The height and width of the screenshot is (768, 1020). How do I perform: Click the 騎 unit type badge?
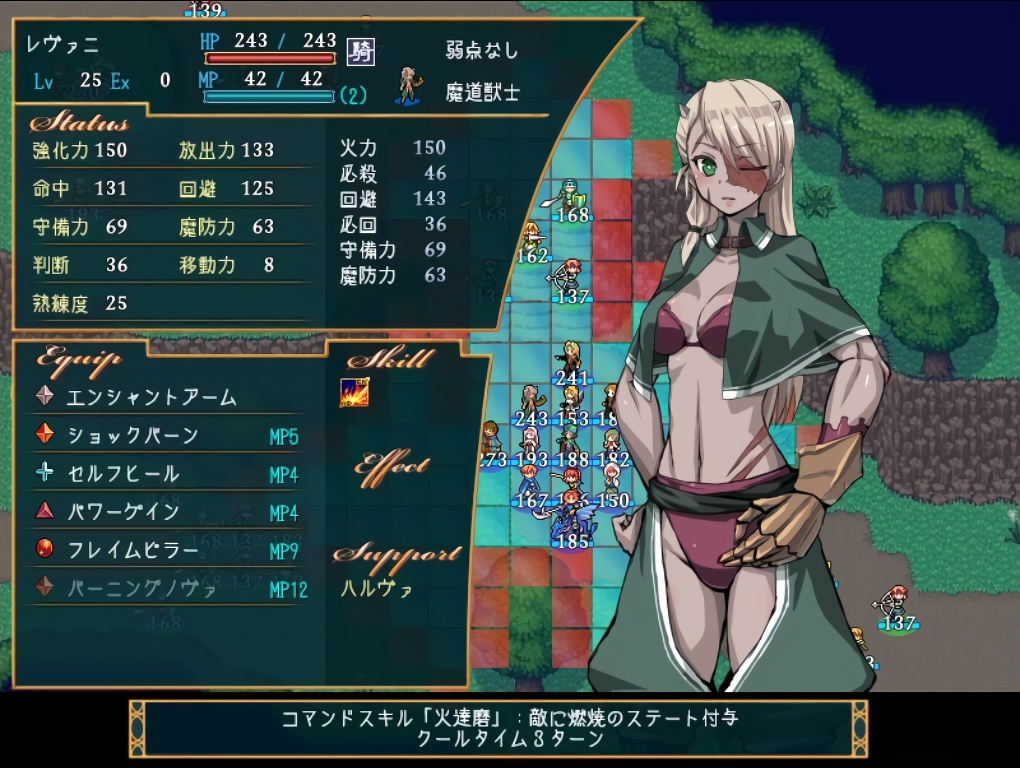tap(360, 51)
